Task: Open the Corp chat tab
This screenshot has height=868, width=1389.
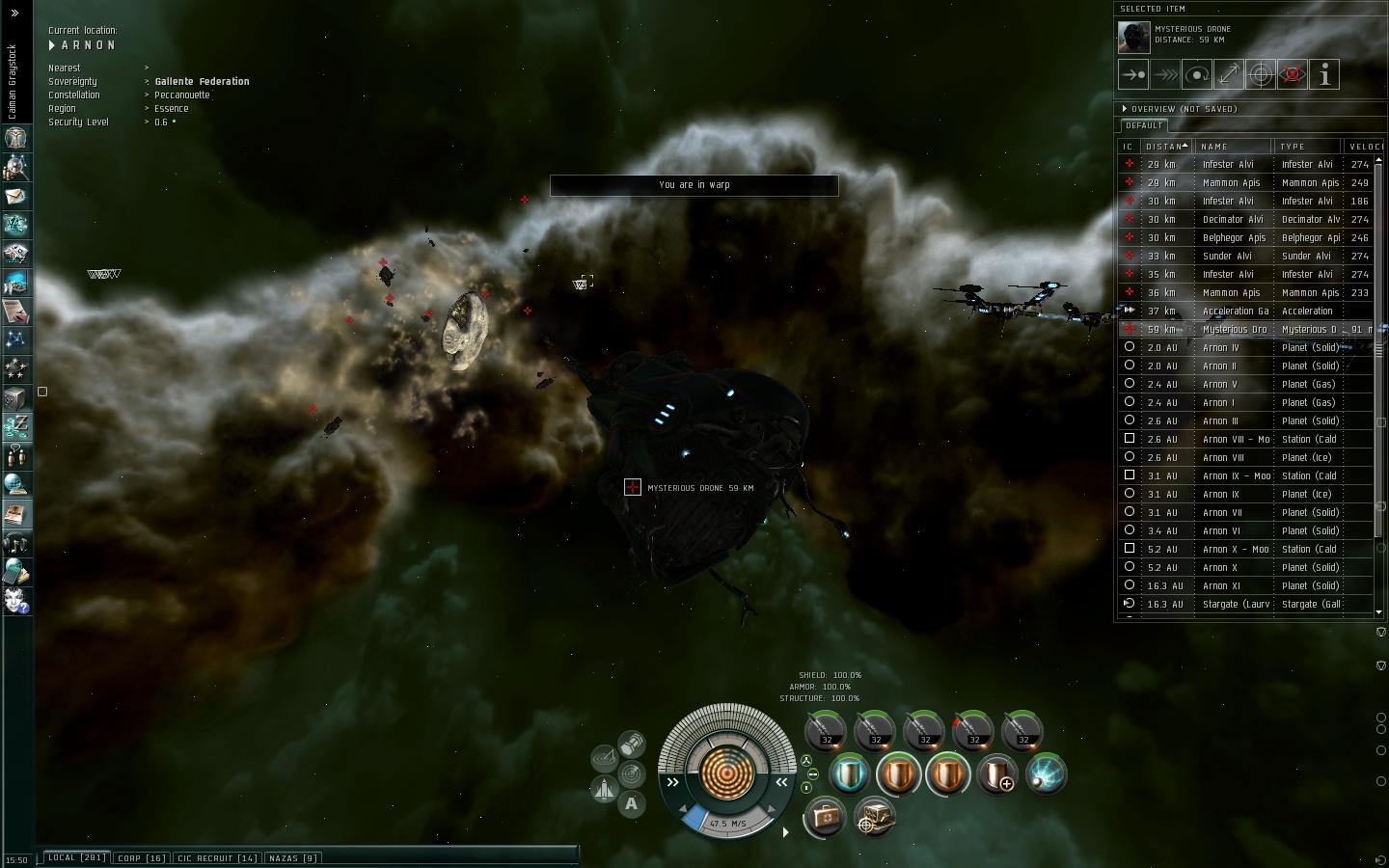Action: click(141, 857)
